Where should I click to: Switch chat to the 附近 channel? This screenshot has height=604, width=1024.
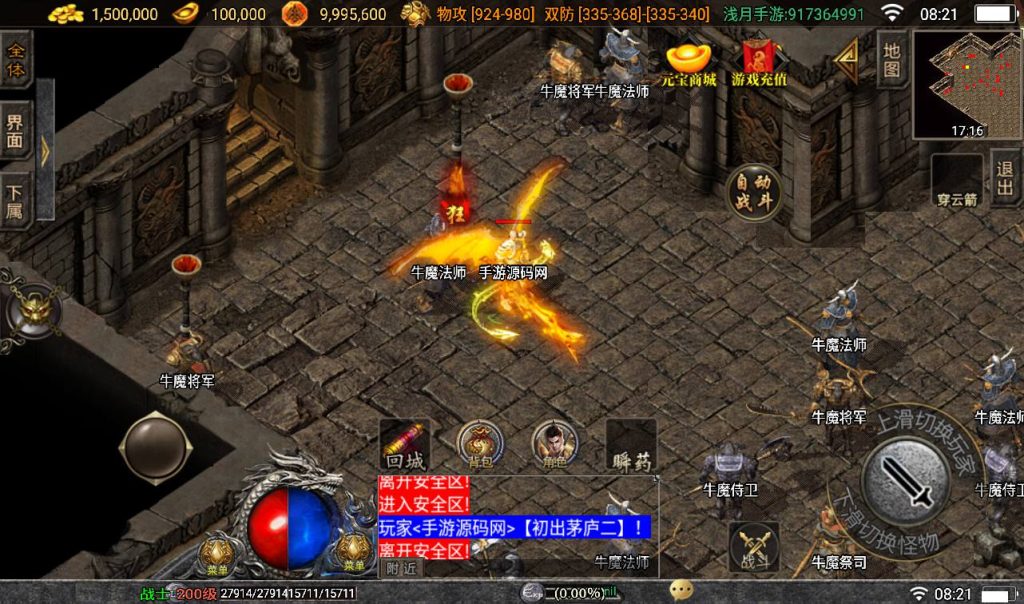click(x=402, y=567)
